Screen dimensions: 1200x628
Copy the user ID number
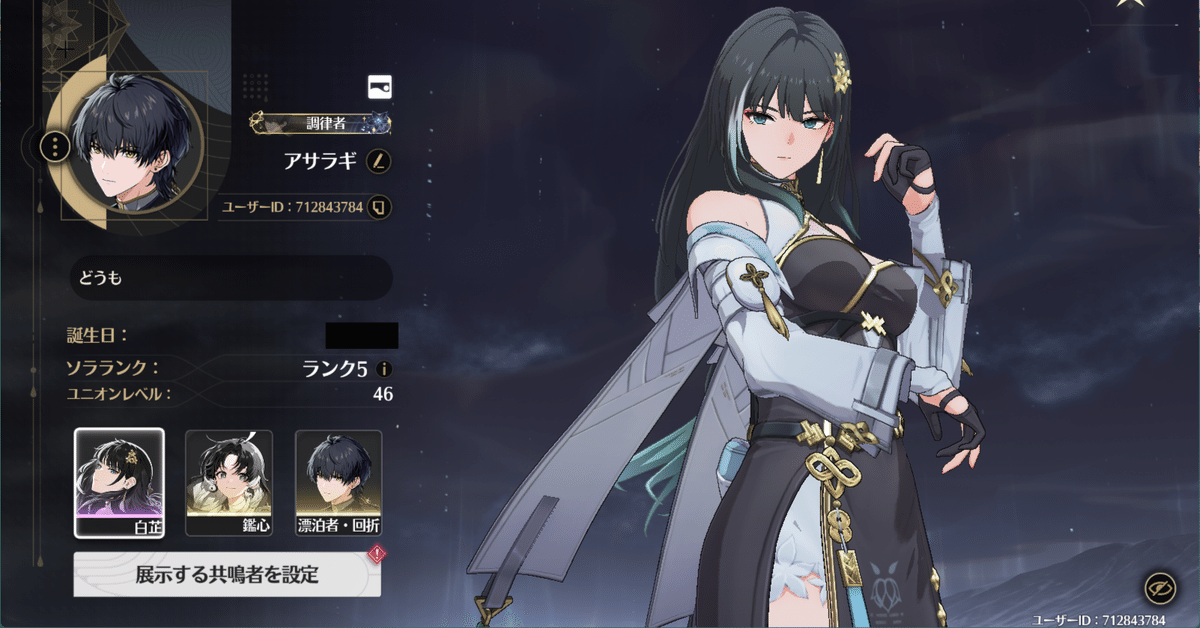click(x=379, y=208)
